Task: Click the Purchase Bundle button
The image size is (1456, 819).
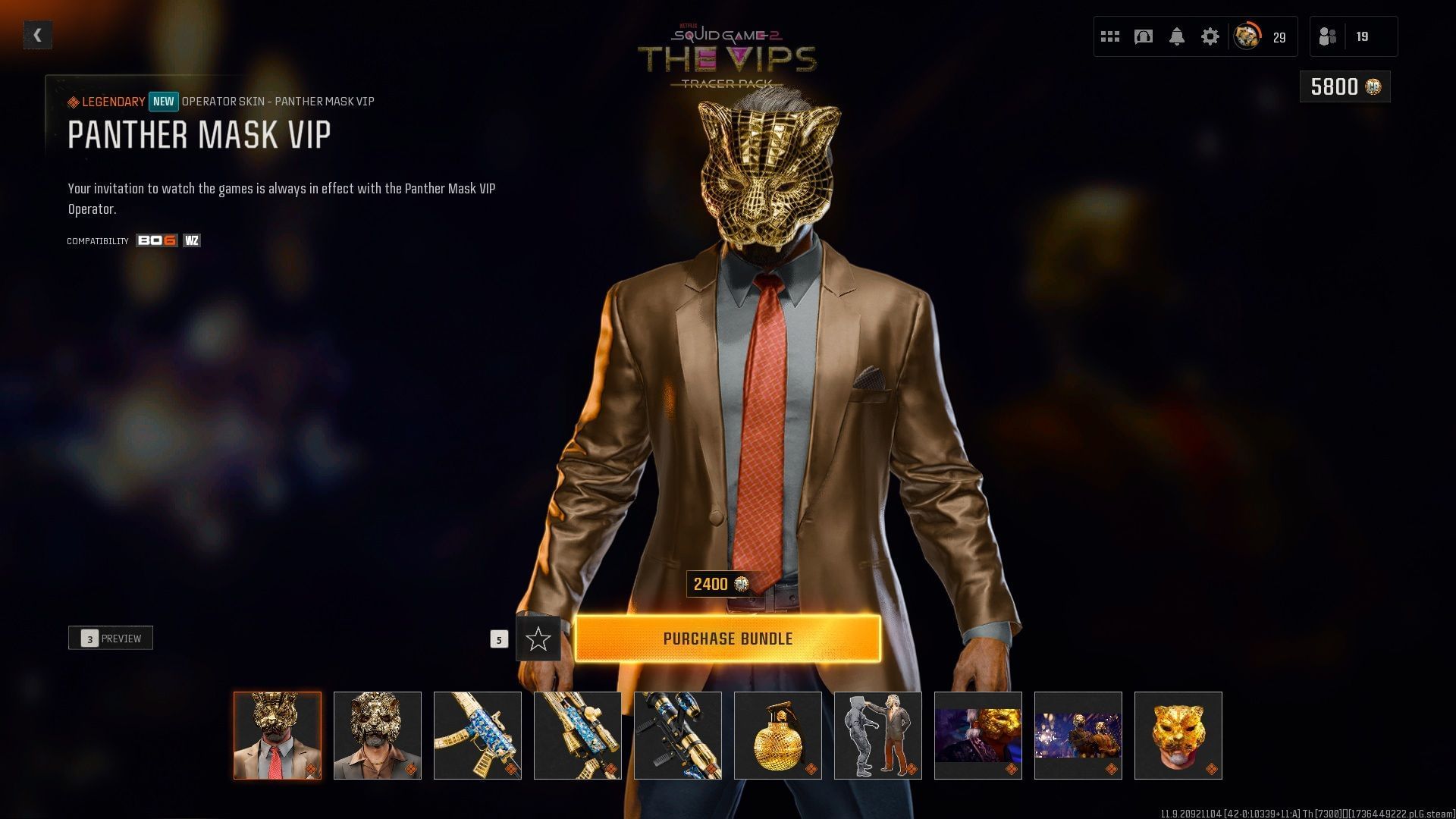Action: click(728, 639)
